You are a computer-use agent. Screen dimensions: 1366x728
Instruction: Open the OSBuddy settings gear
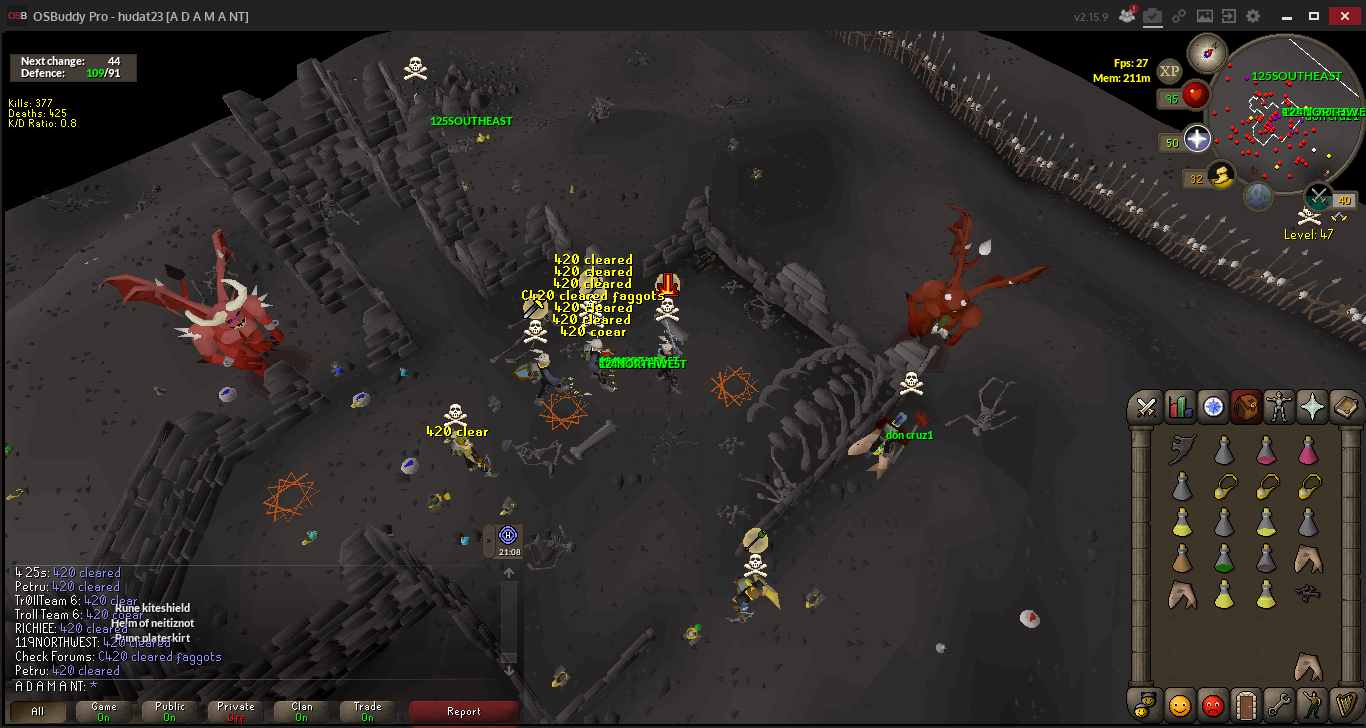click(1253, 16)
